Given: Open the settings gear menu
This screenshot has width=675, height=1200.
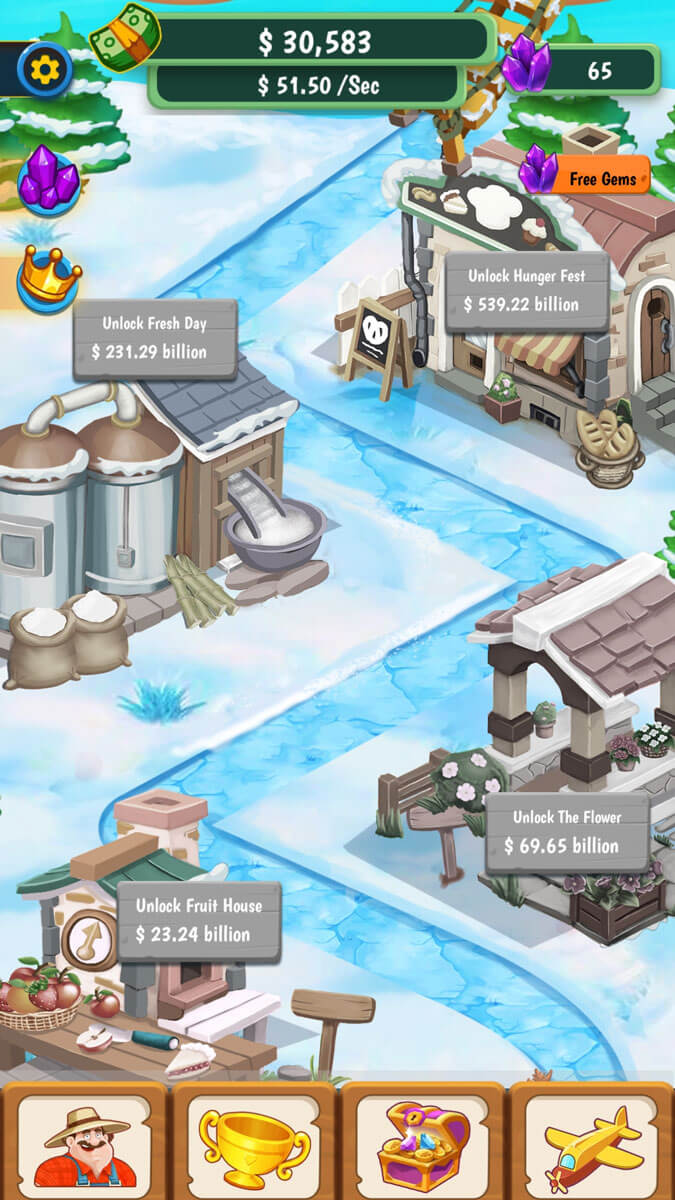Looking at the screenshot, I should (45, 69).
